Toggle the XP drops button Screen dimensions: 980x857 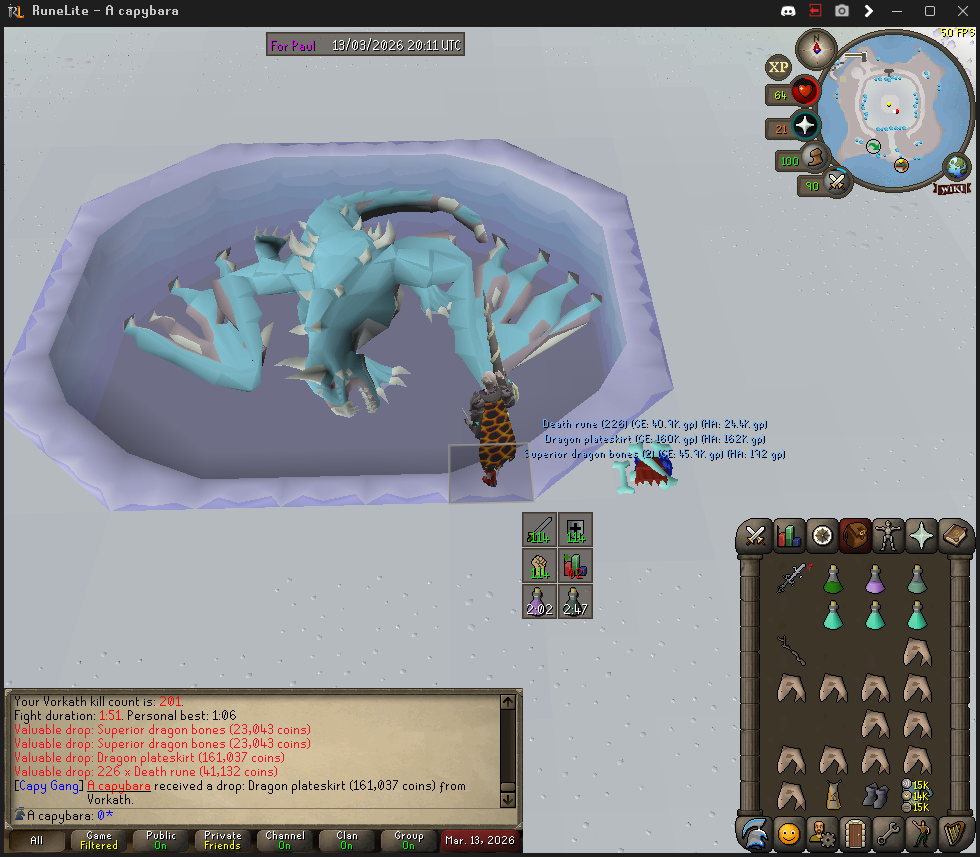click(778, 67)
